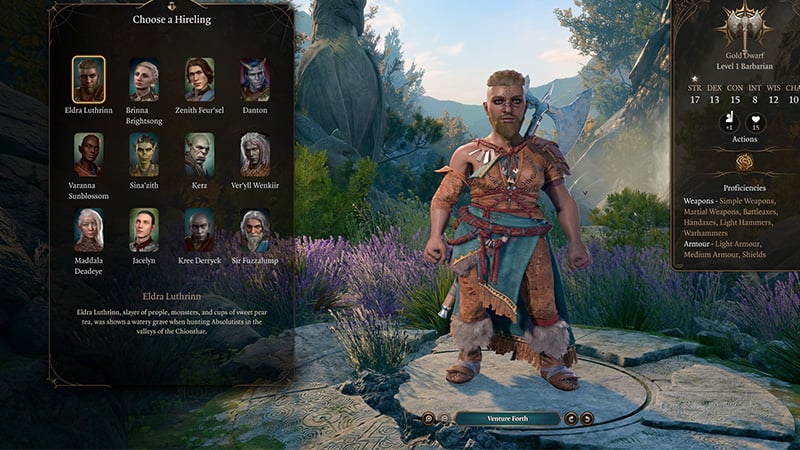800x450 pixels.
Task: Choose the Jacelyn hireling portrait
Action: (x=144, y=229)
